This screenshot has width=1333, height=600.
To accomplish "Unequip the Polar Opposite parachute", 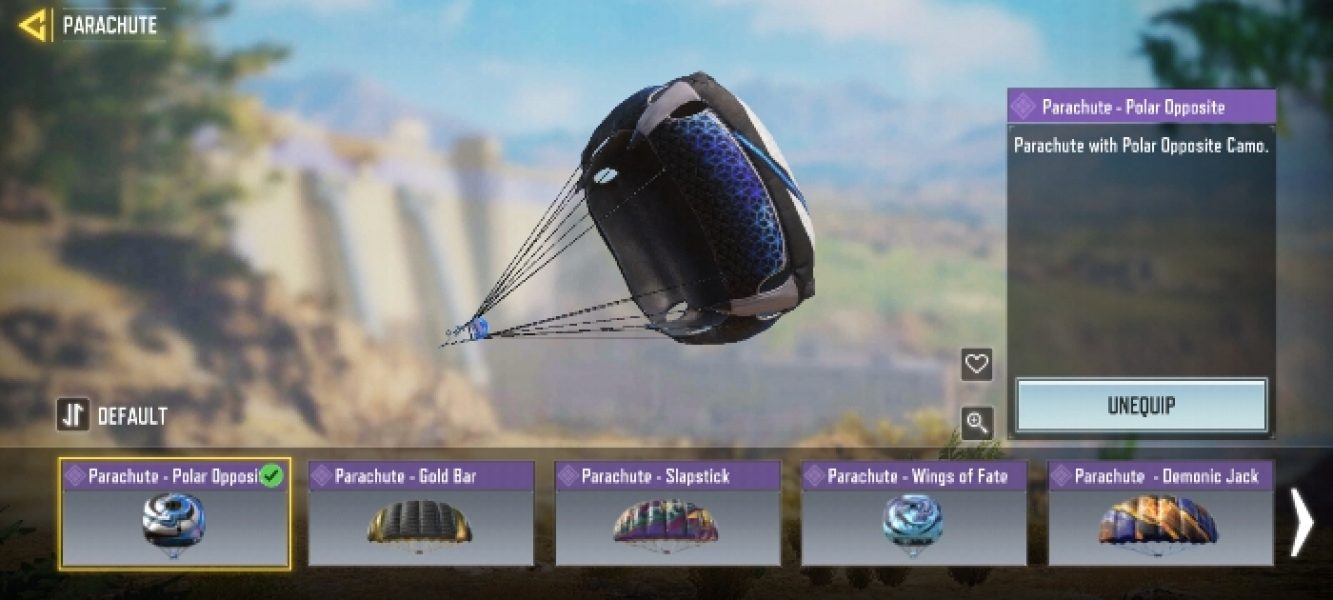I will (x=1141, y=406).
